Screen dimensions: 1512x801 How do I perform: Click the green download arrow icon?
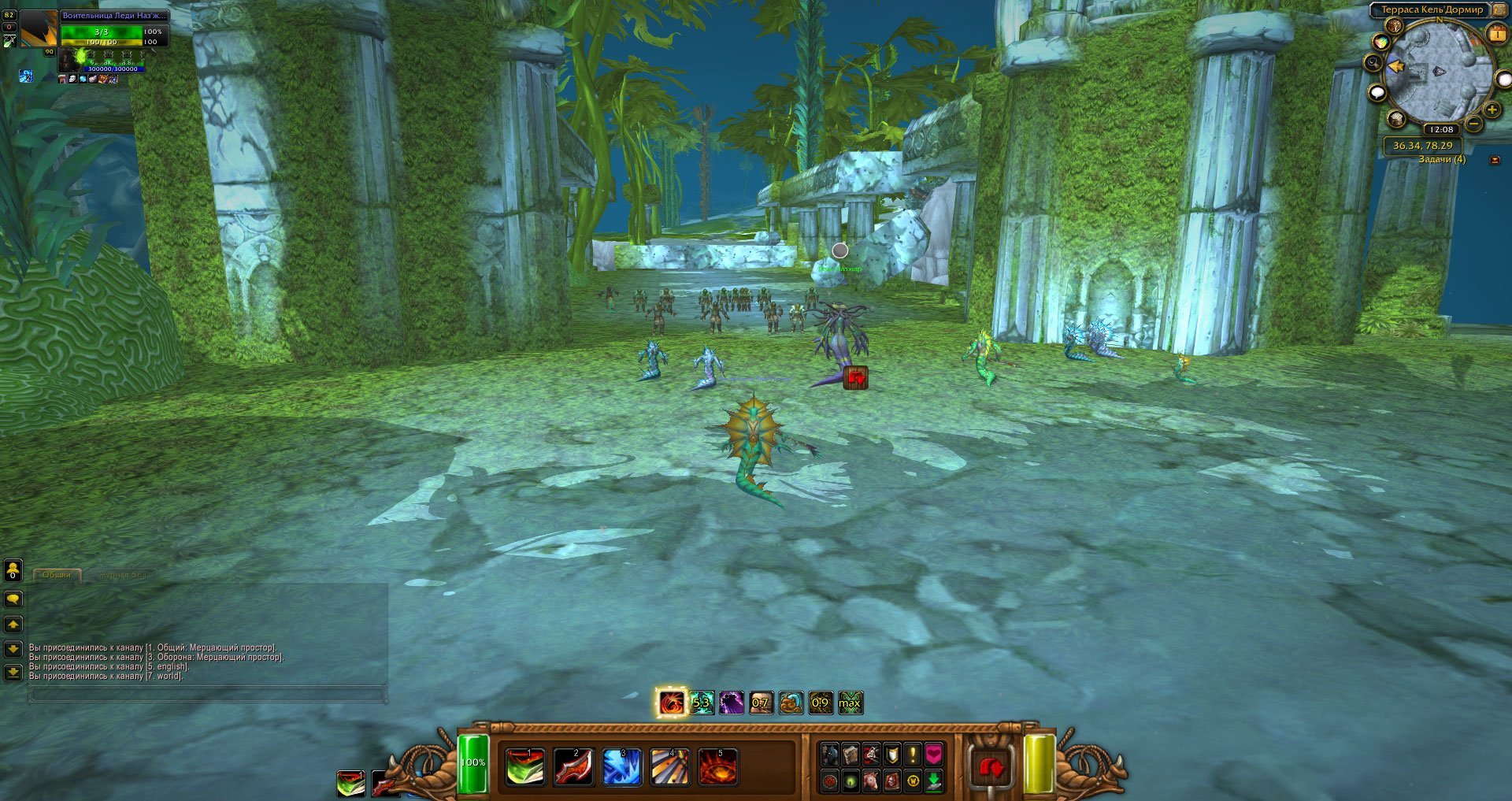tap(933, 781)
